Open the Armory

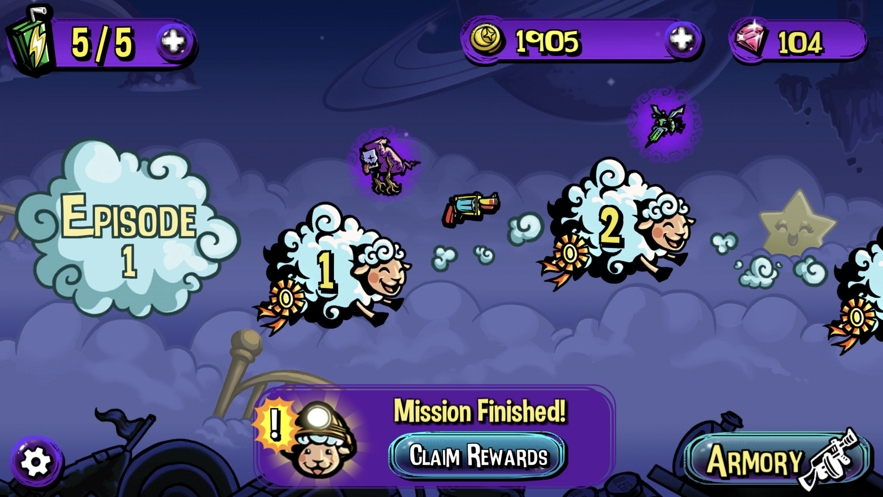click(x=771, y=461)
